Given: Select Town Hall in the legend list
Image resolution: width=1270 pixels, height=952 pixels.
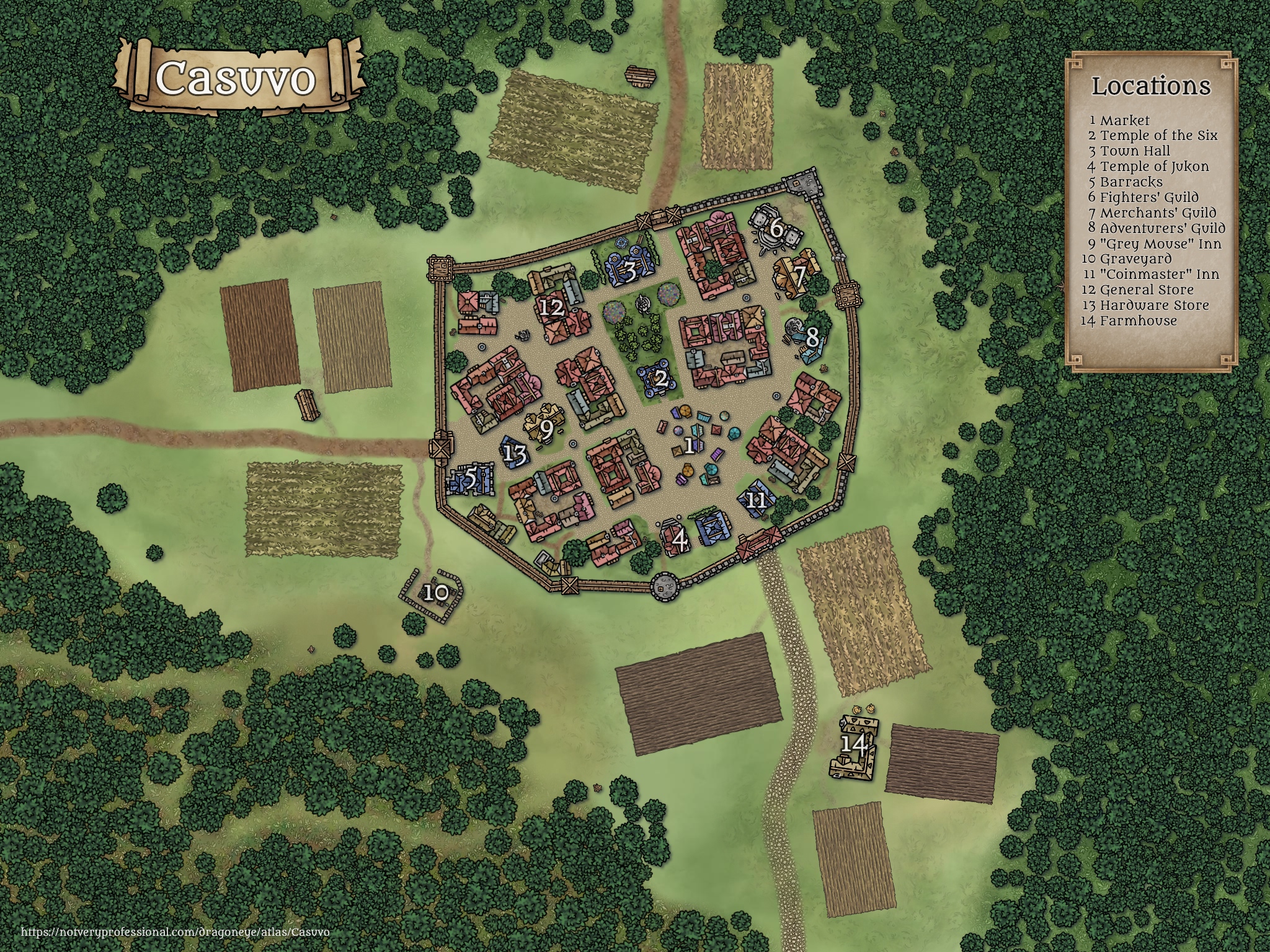Looking at the screenshot, I should 1135,151.
